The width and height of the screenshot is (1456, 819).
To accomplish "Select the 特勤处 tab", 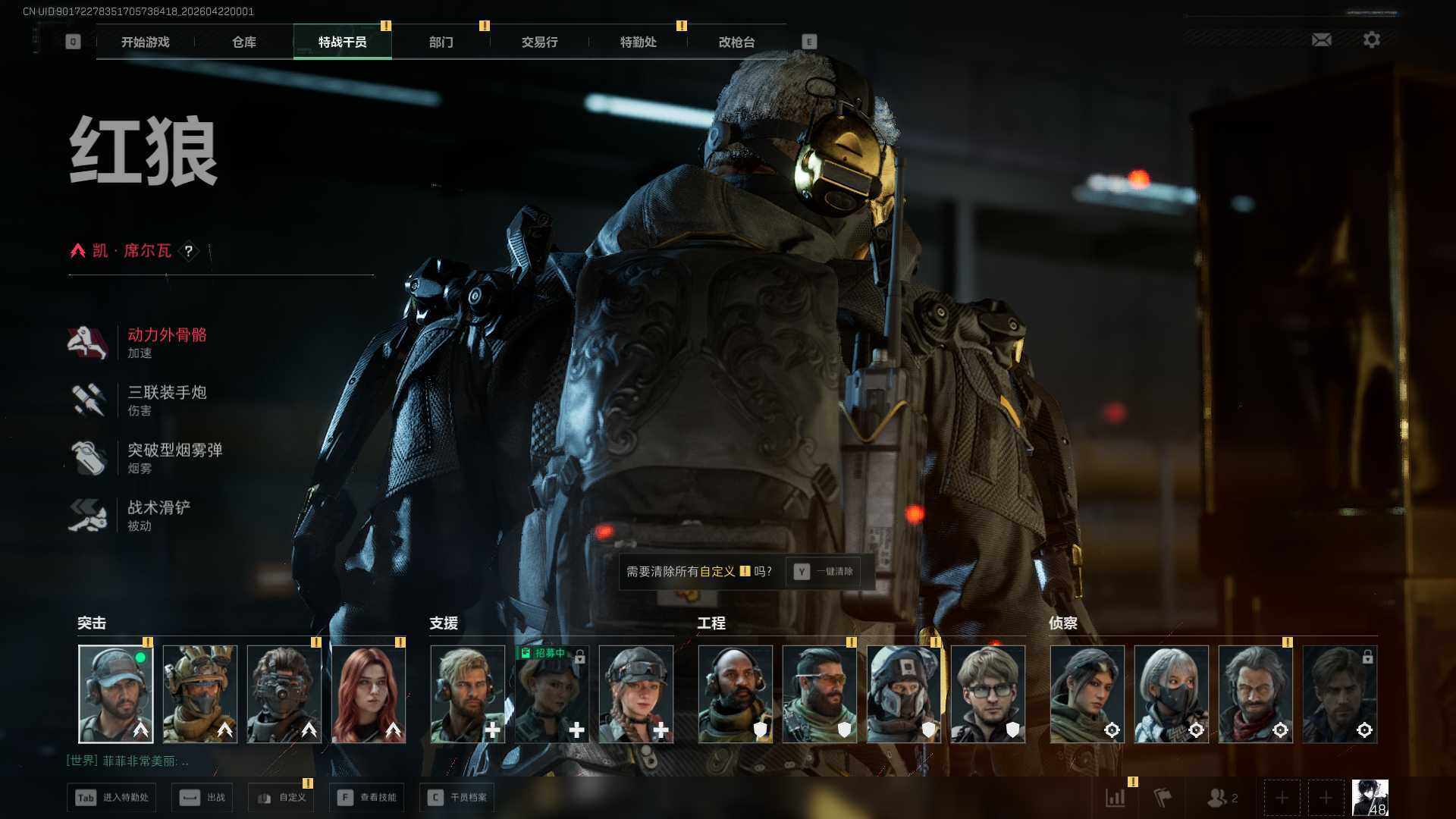I will 639,42.
